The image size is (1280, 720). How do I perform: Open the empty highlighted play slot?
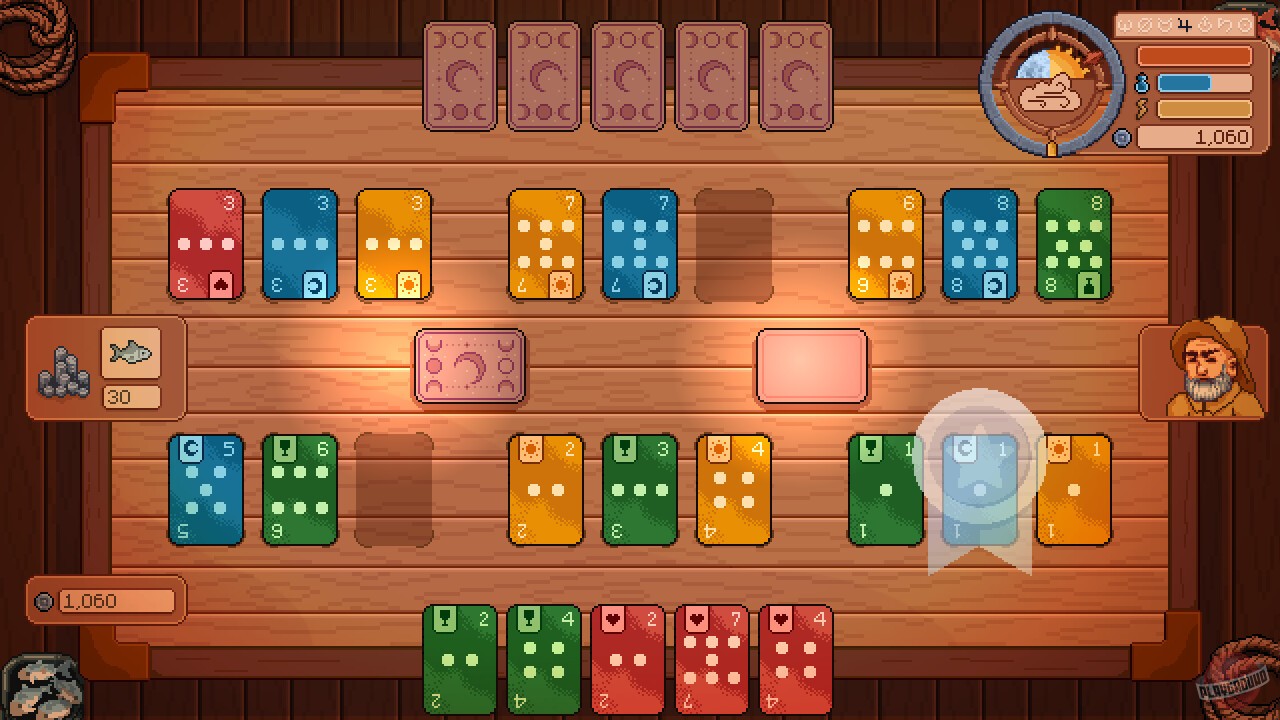812,368
